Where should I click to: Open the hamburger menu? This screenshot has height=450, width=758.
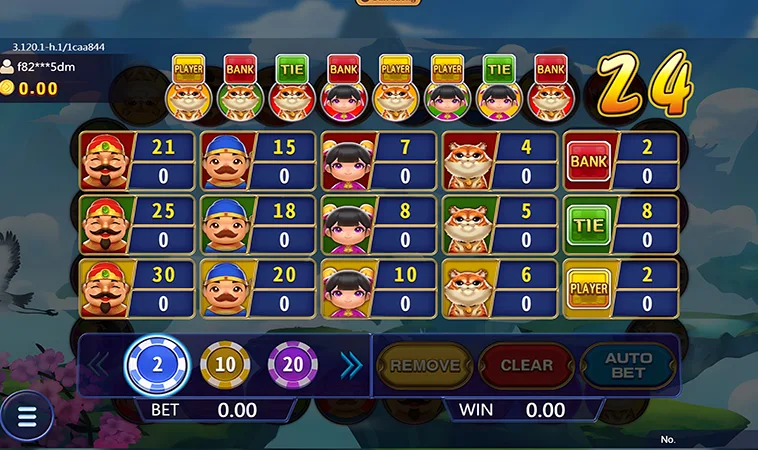point(27,417)
